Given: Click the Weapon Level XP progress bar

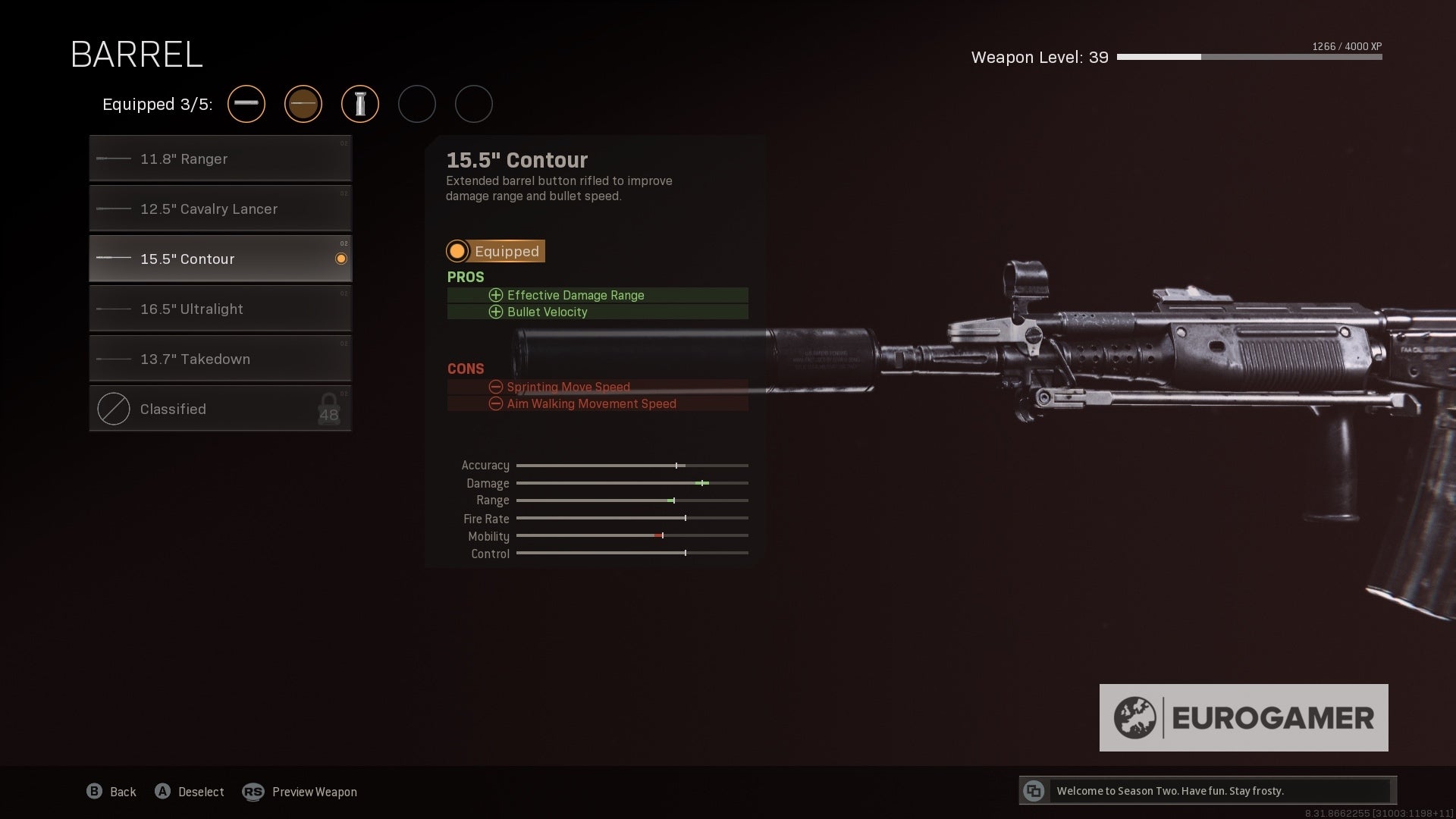Looking at the screenshot, I should tap(1250, 56).
